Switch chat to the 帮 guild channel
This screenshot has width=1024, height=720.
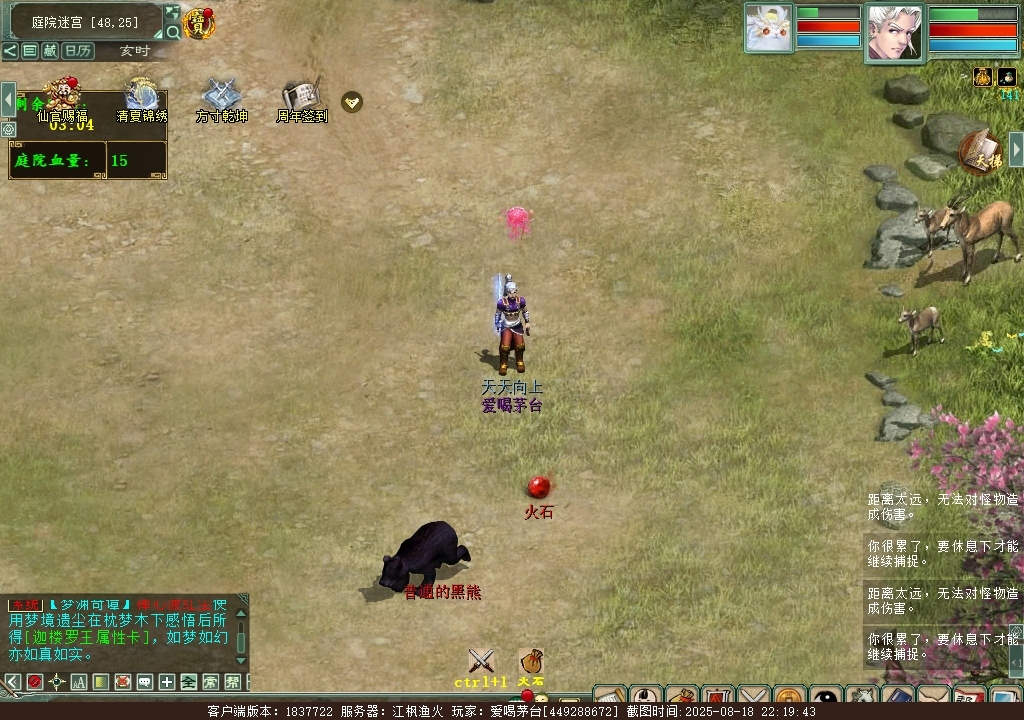(x=232, y=682)
